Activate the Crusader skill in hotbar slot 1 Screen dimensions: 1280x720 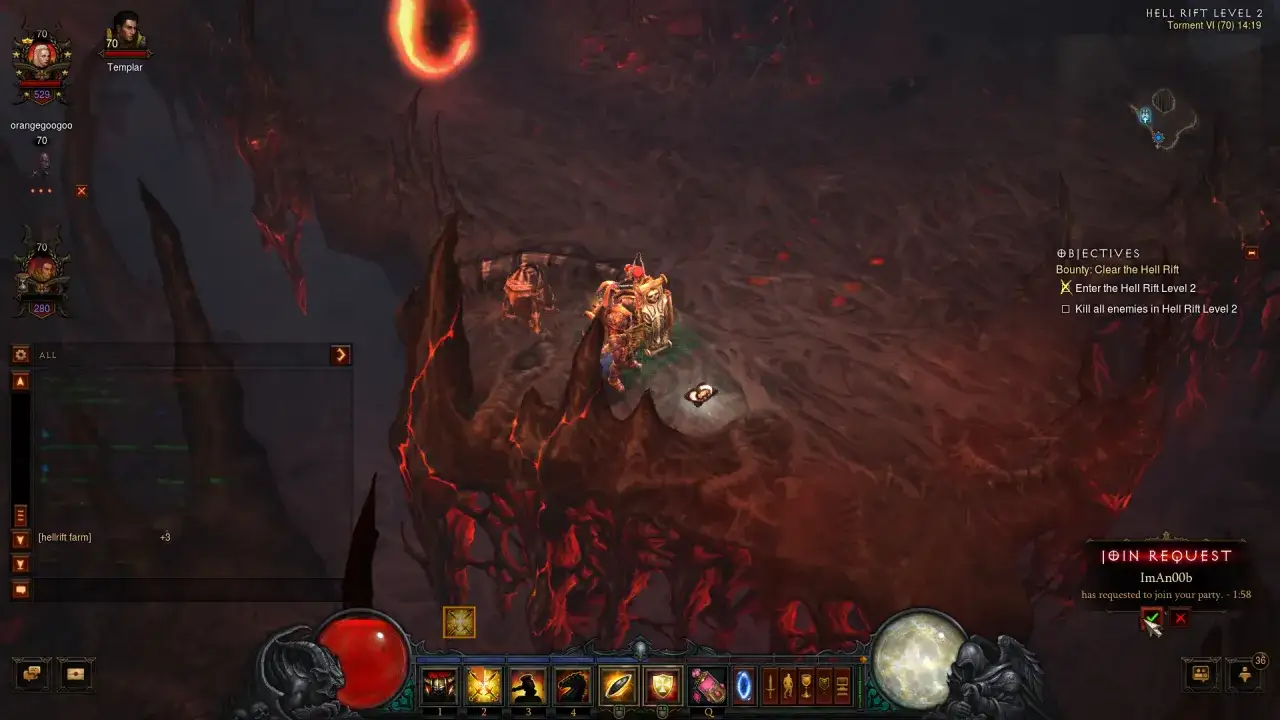(440, 686)
